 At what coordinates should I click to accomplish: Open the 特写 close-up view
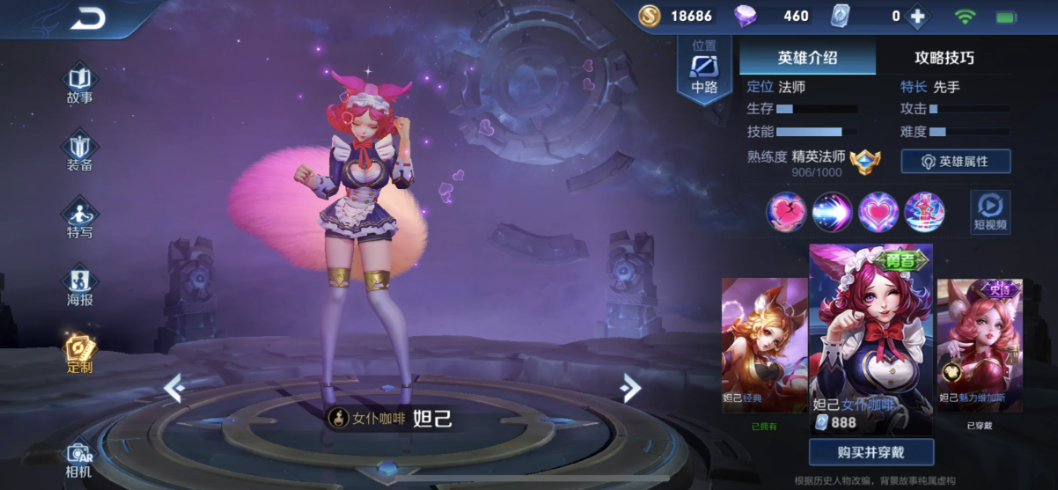[x=80, y=218]
